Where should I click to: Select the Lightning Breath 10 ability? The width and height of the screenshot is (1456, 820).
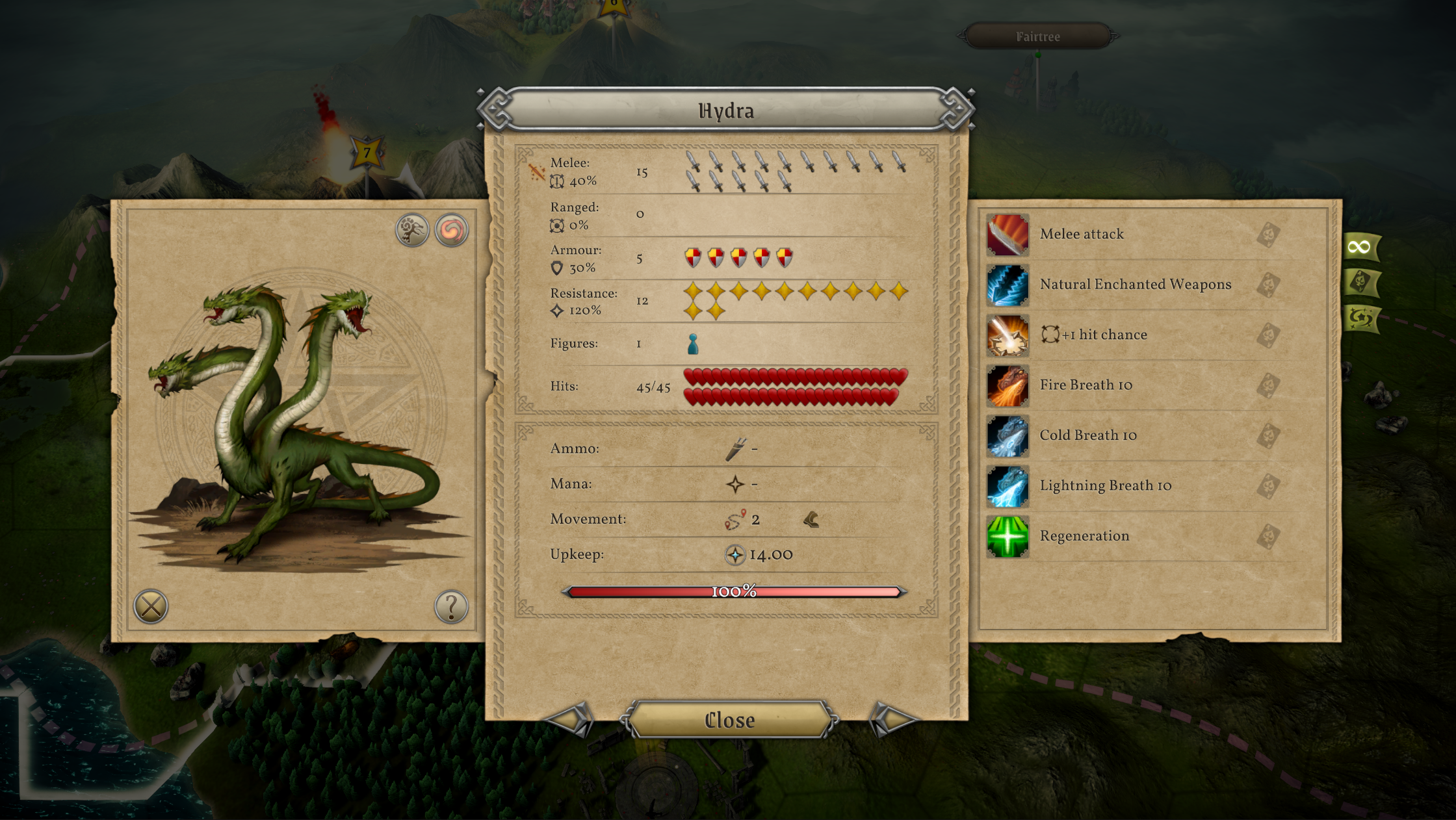(1105, 486)
